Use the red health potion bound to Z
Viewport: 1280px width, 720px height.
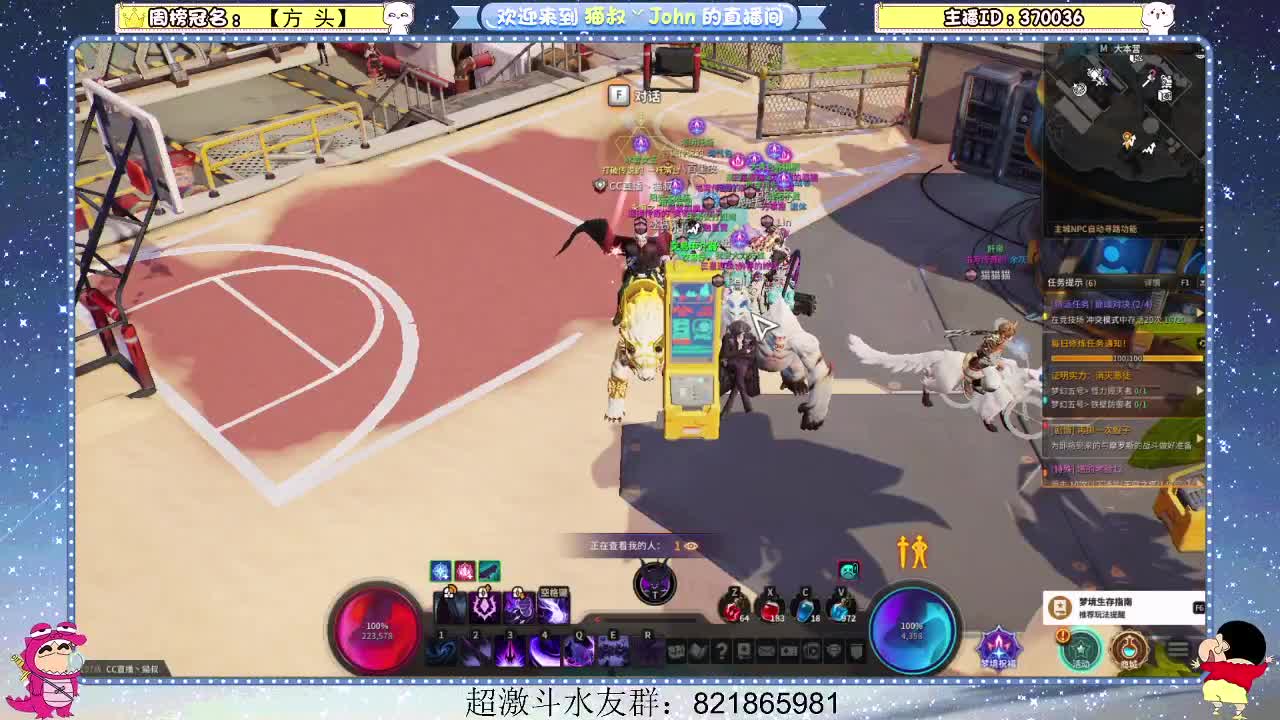(x=733, y=609)
